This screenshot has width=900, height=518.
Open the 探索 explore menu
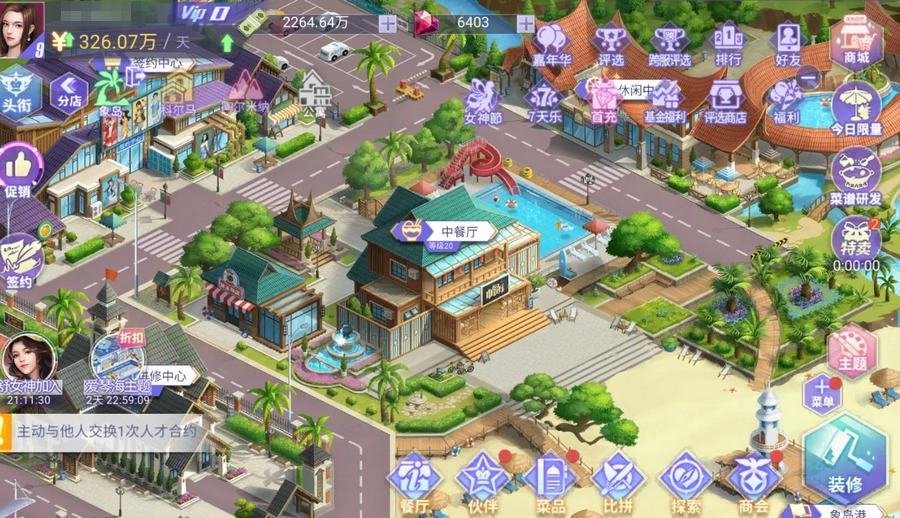[x=686, y=480]
